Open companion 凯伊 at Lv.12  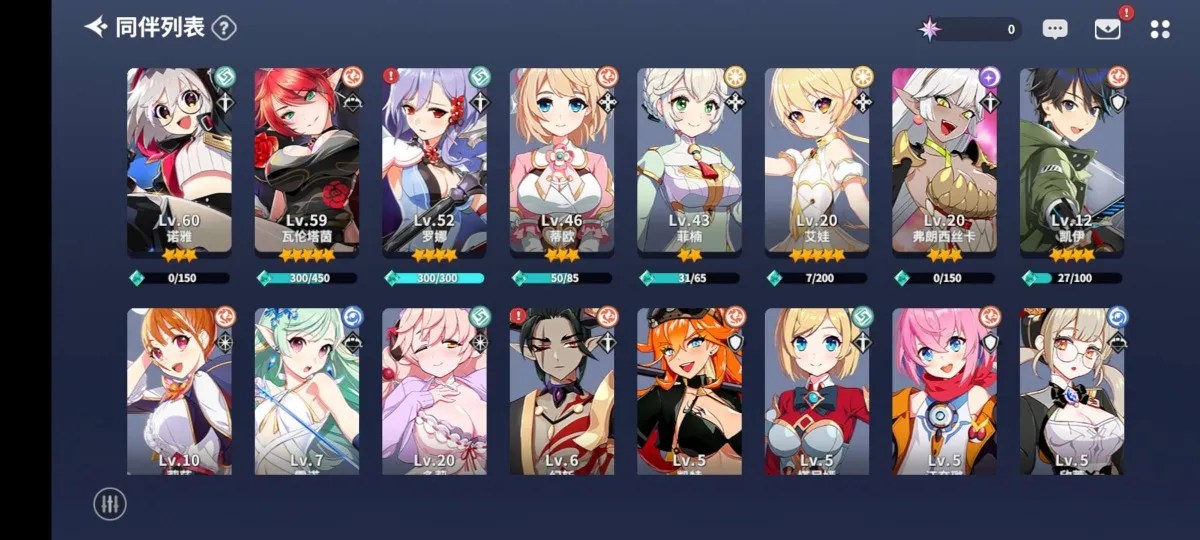1072,160
